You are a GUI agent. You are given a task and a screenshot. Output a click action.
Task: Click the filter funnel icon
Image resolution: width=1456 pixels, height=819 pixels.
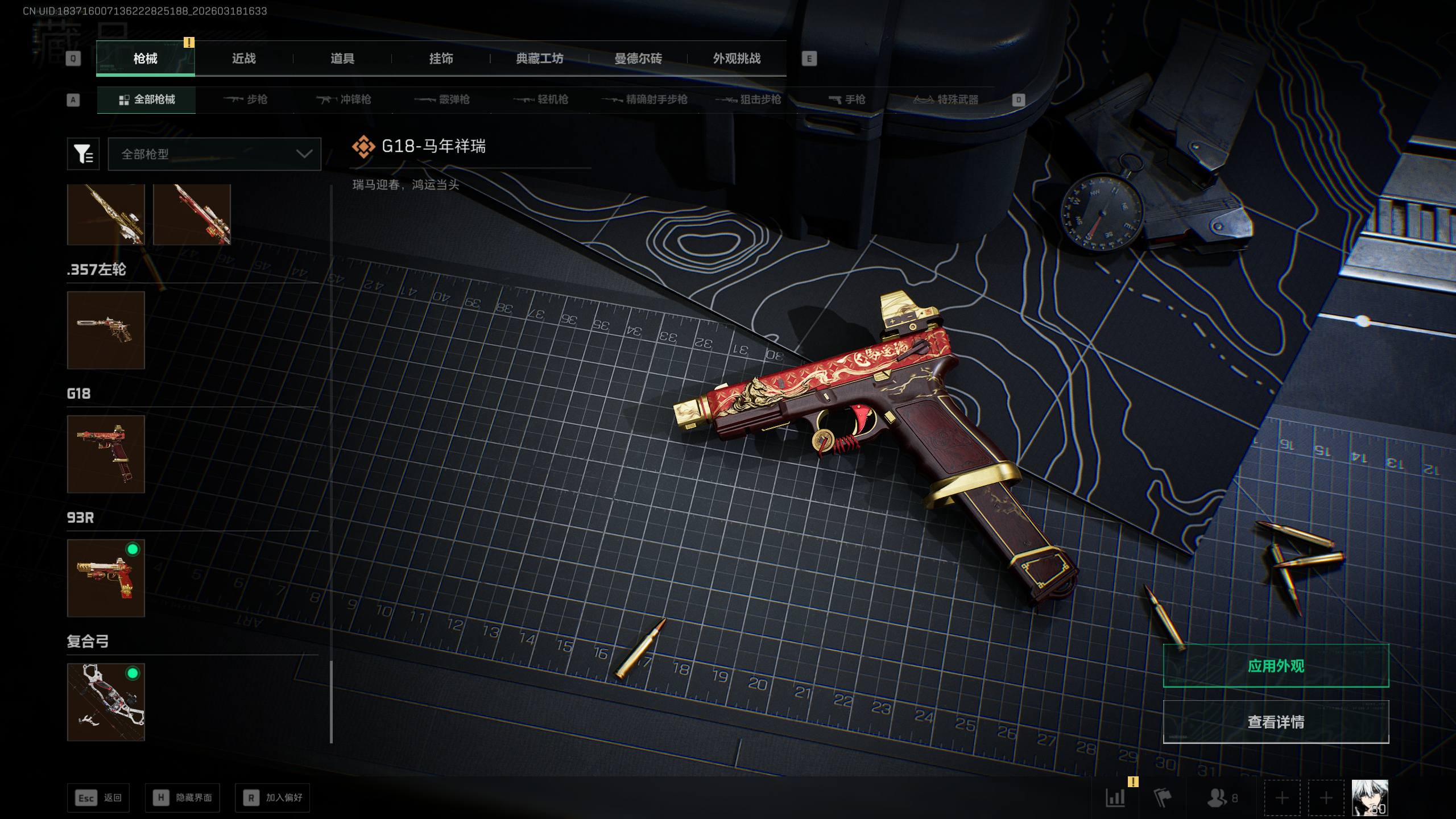click(83, 154)
